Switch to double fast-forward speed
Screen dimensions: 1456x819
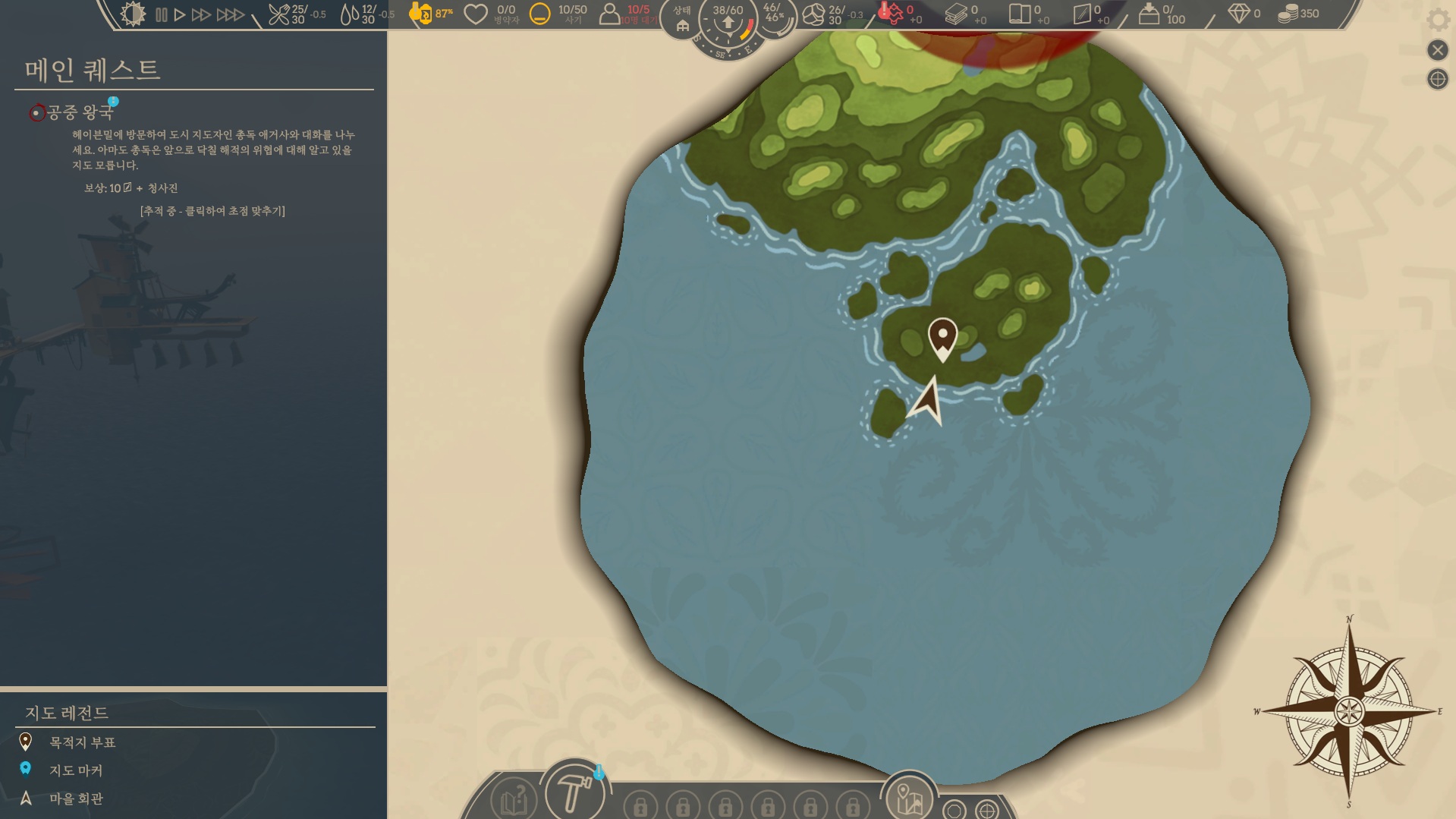pos(201,14)
